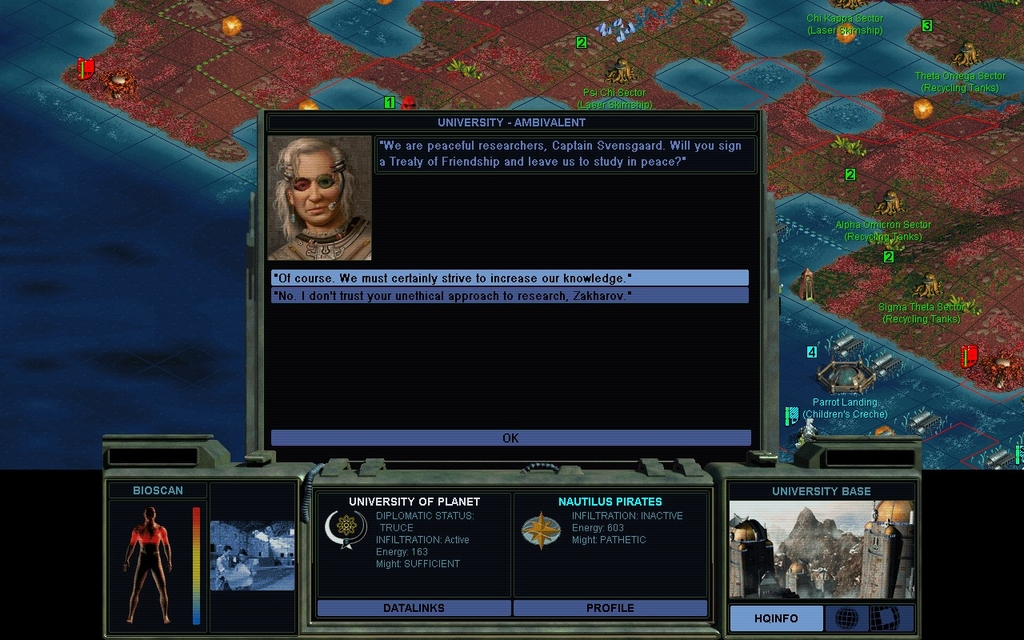
Task: Click the flat grid map icon
Action: (x=888, y=618)
